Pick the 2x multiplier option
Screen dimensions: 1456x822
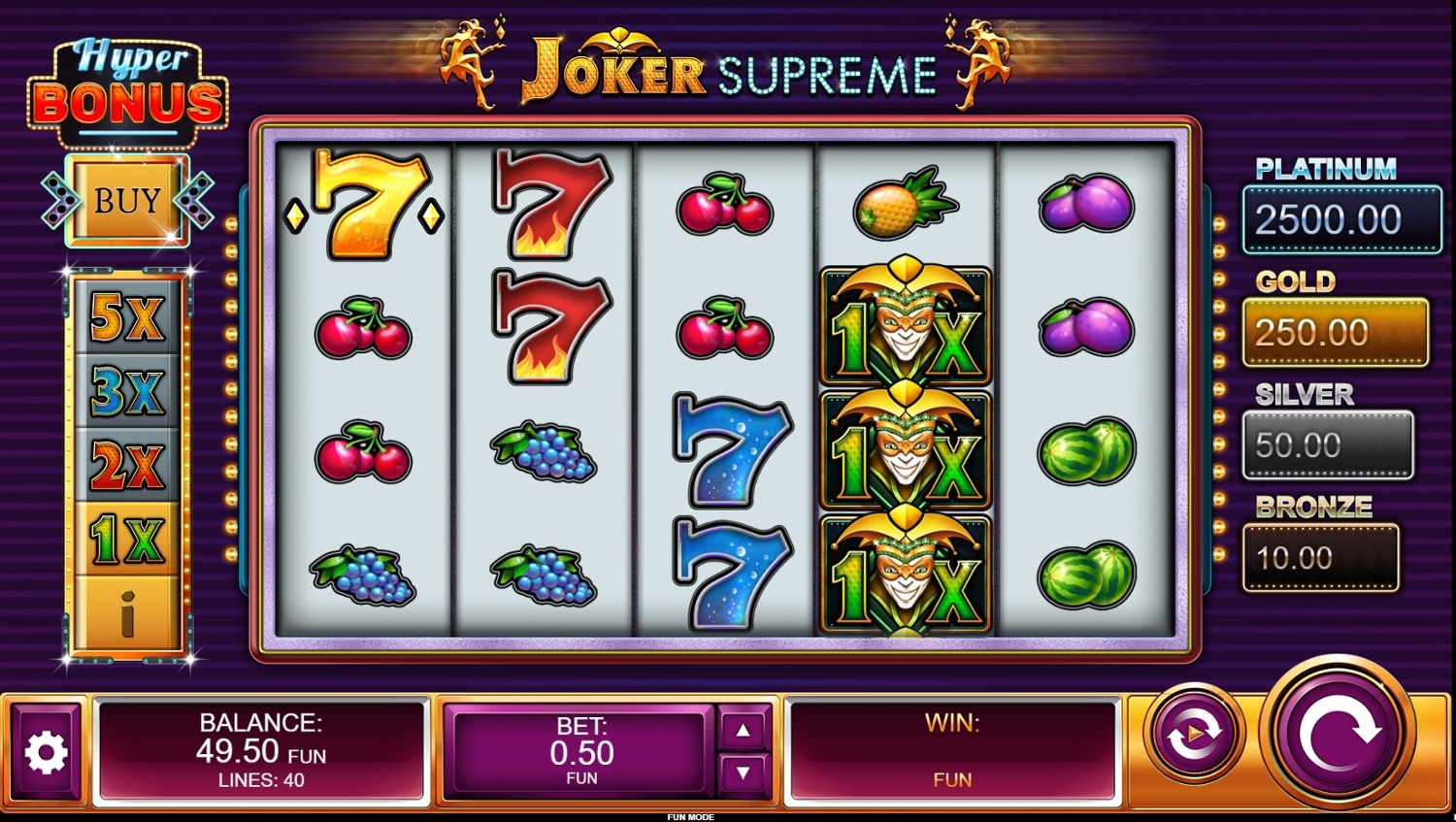point(127,466)
